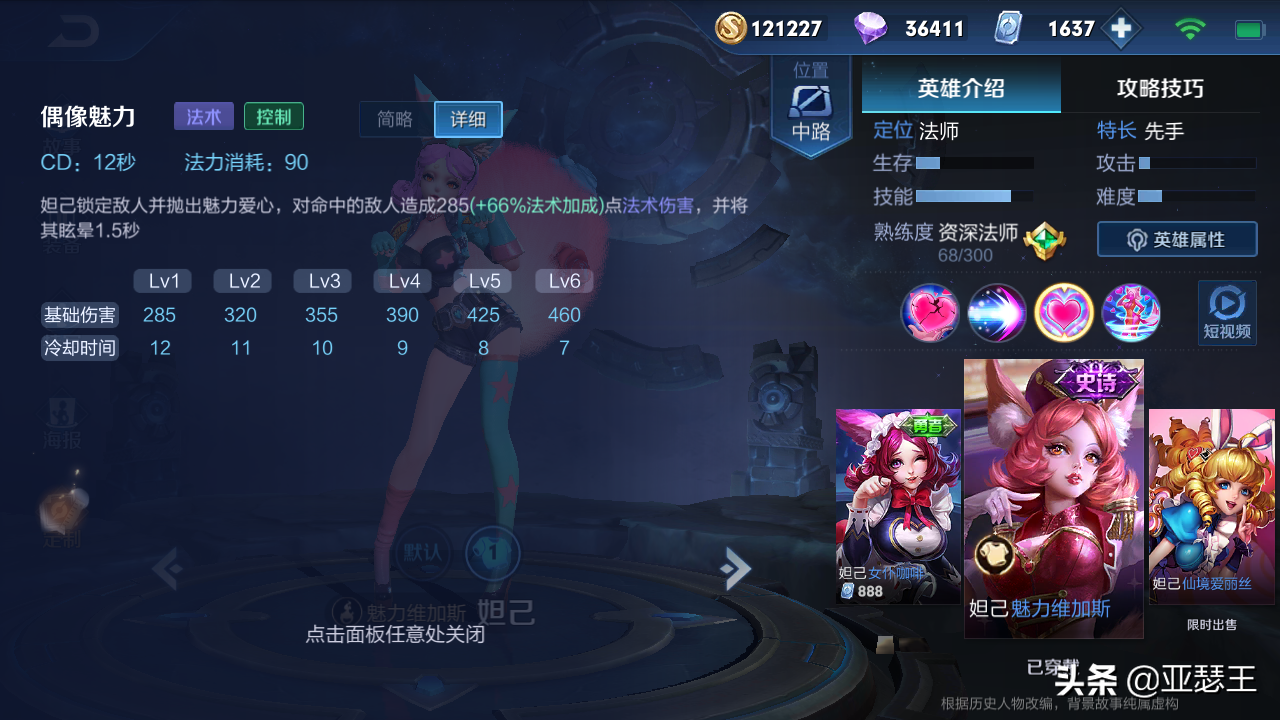Image resolution: width=1280 pixels, height=720 pixels.
Task: Expand skins with the right arrow chevron
Action: [x=735, y=568]
